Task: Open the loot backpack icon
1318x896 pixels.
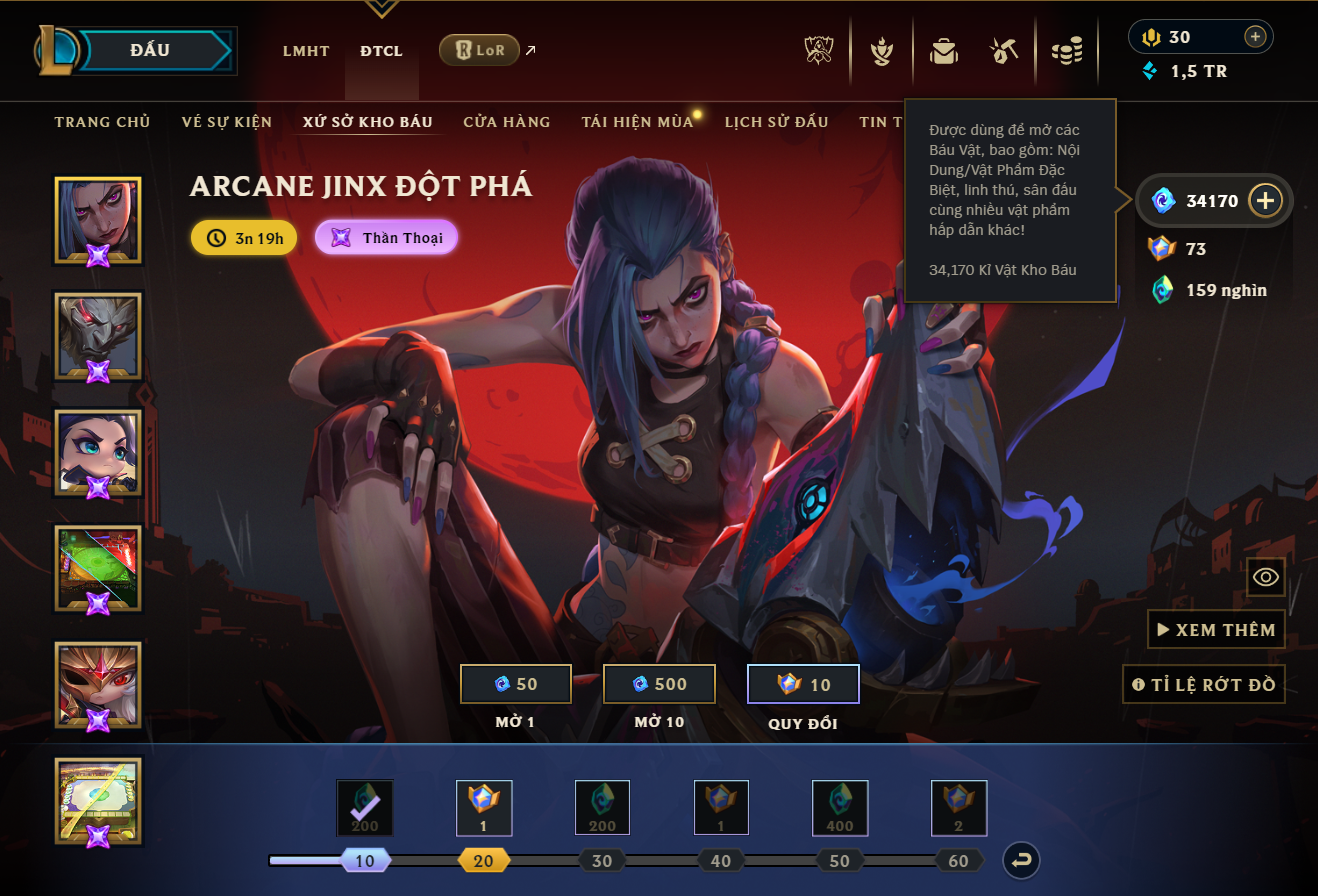Action: click(943, 50)
